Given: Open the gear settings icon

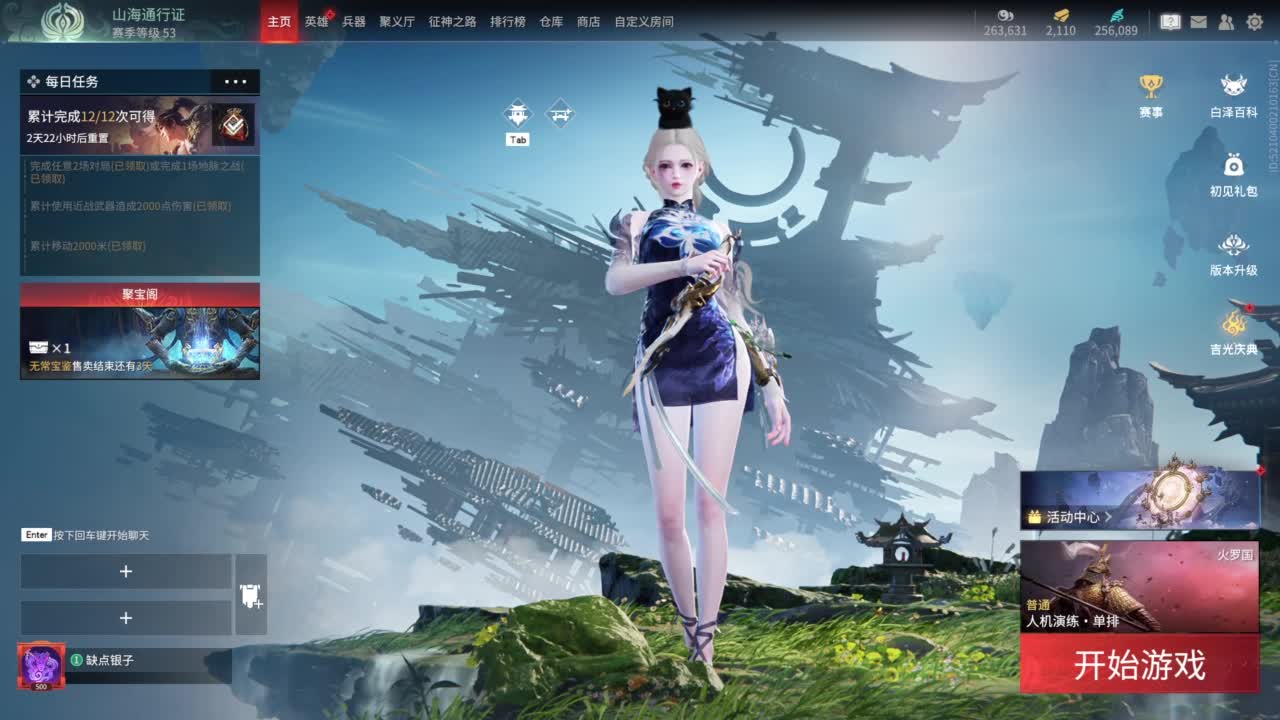Looking at the screenshot, I should [x=1254, y=21].
